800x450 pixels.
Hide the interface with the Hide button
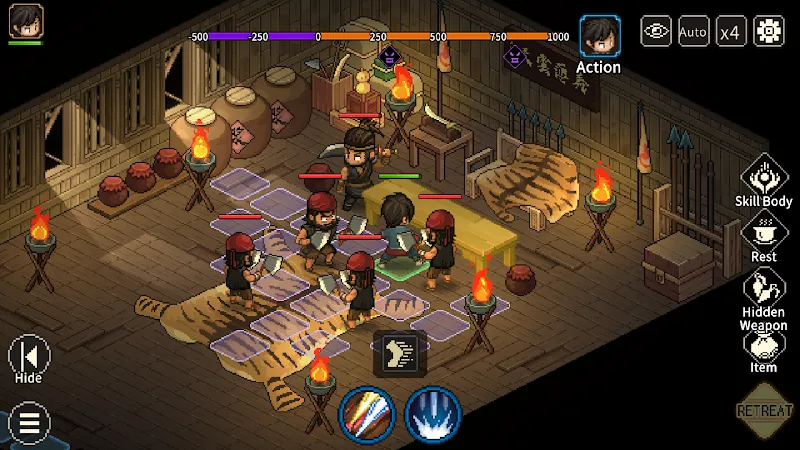(x=28, y=356)
